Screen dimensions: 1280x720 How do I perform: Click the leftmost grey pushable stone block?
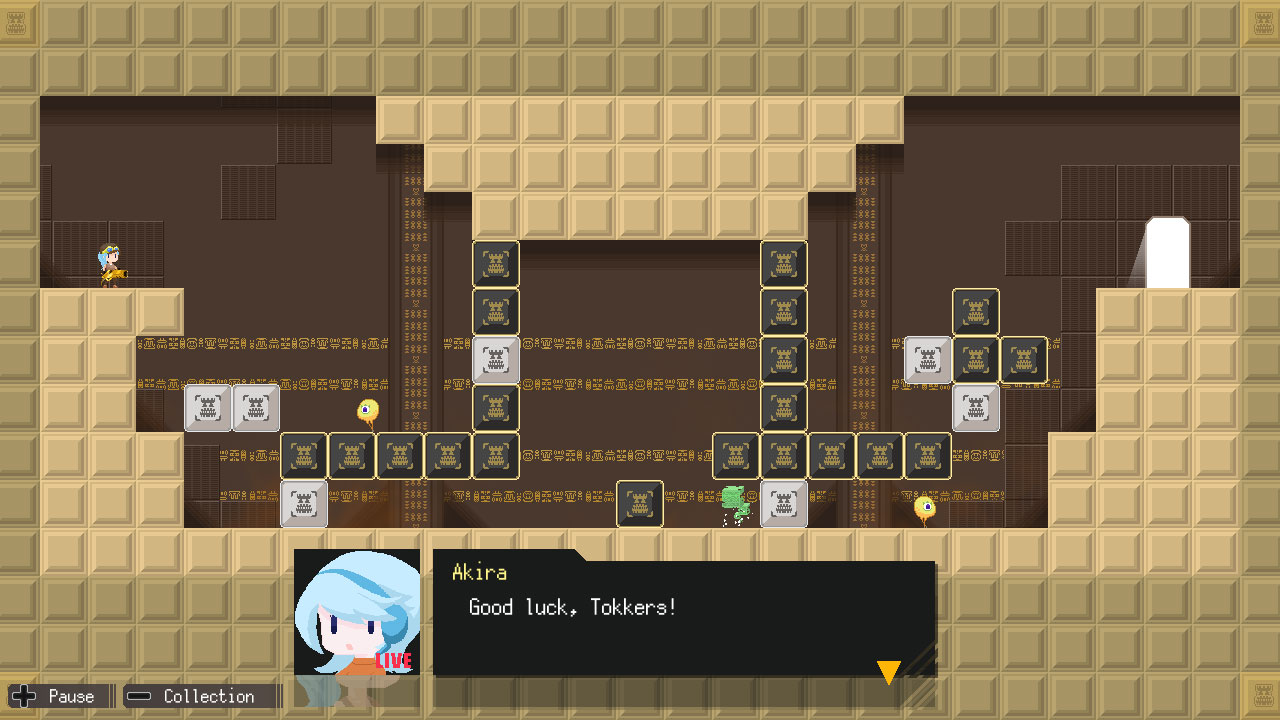coord(208,408)
